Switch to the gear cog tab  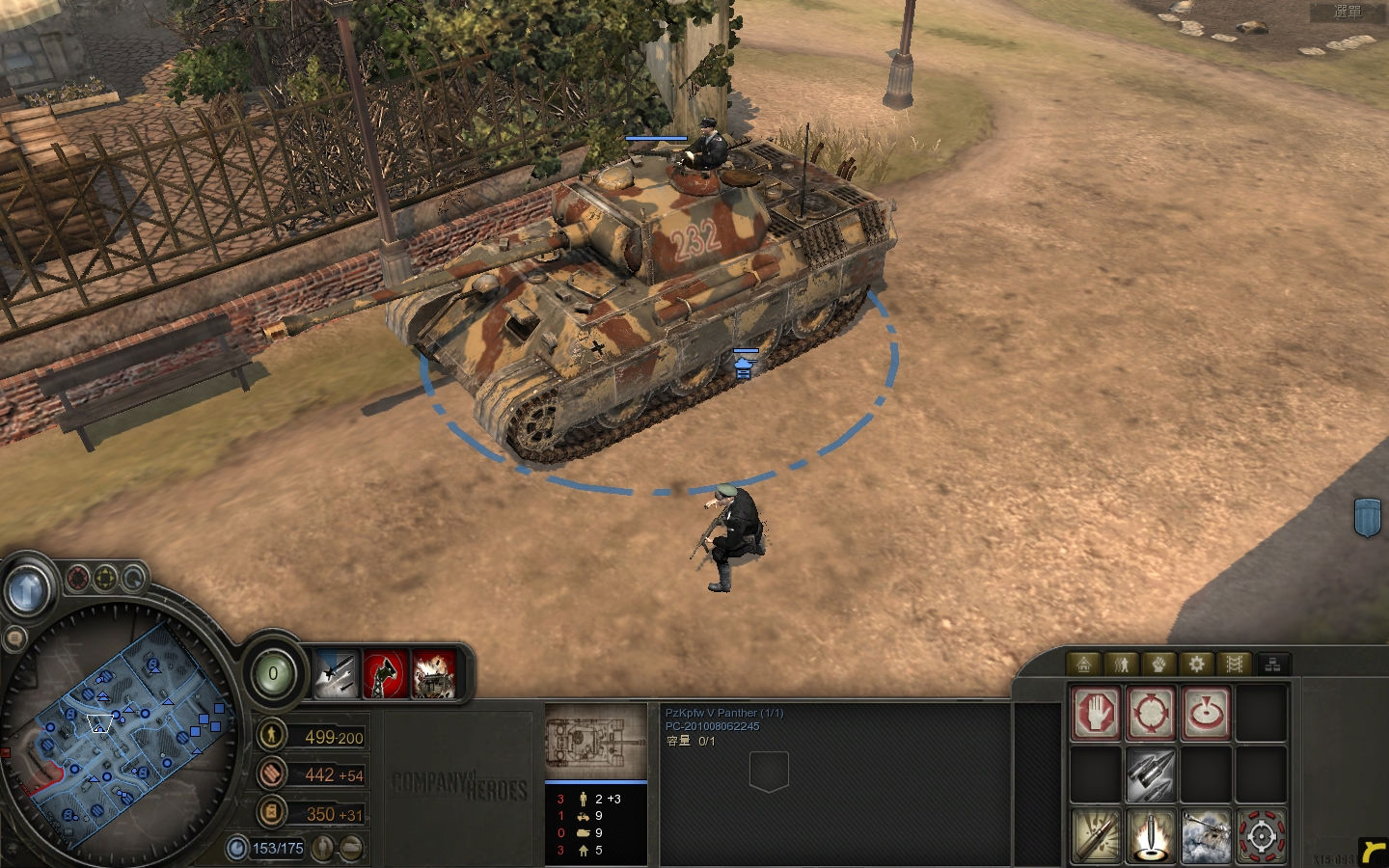(x=1196, y=664)
